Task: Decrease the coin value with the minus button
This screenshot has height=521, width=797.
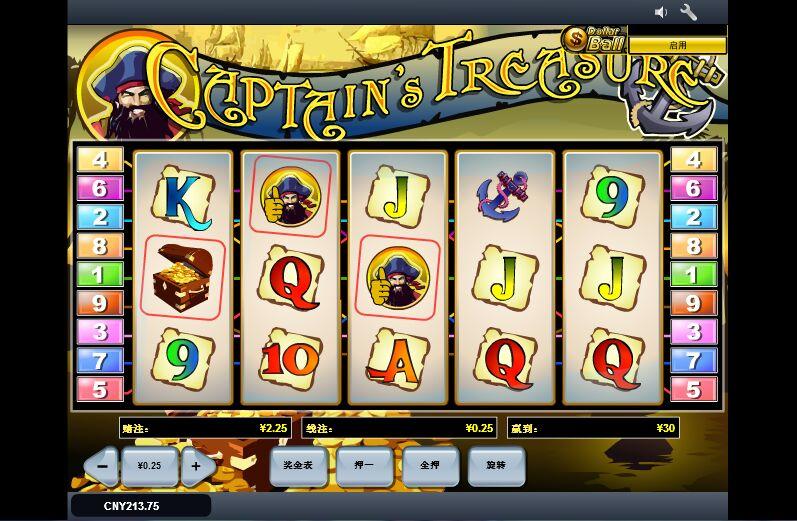Action: coord(101,466)
